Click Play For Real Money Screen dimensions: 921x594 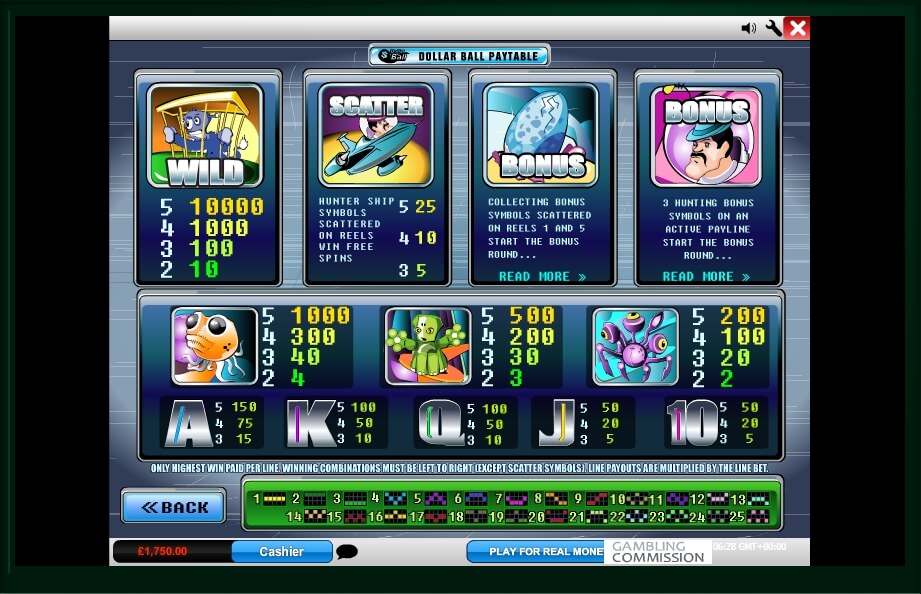click(536, 551)
